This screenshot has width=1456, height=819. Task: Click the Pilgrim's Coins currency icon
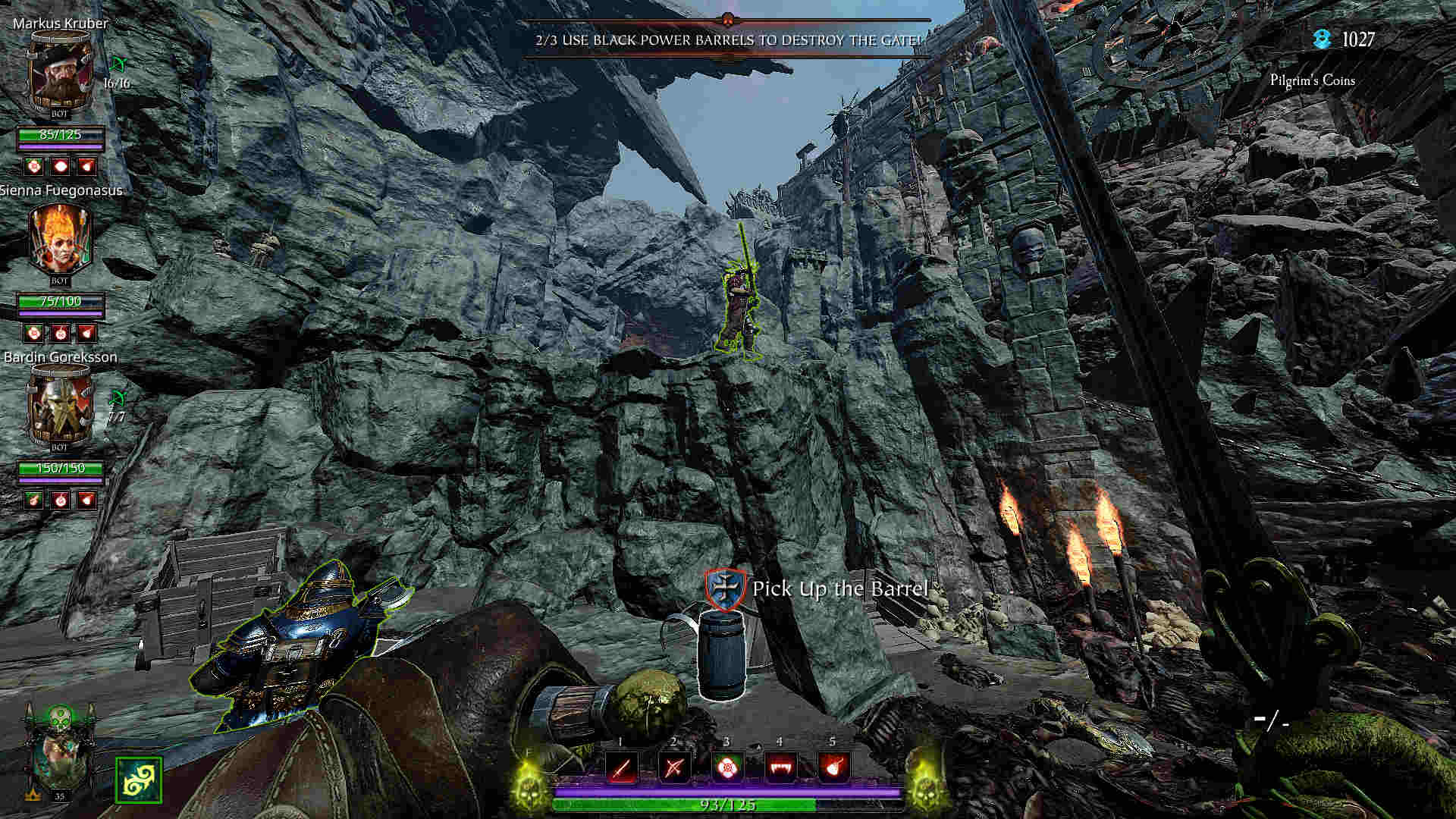pyautogui.click(x=1323, y=39)
